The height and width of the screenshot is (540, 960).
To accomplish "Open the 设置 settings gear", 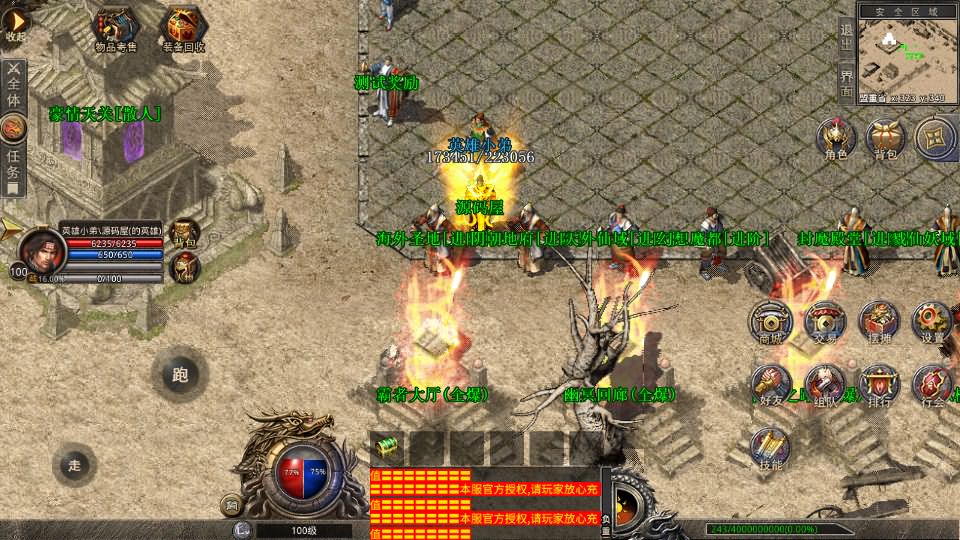I will coord(932,320).
